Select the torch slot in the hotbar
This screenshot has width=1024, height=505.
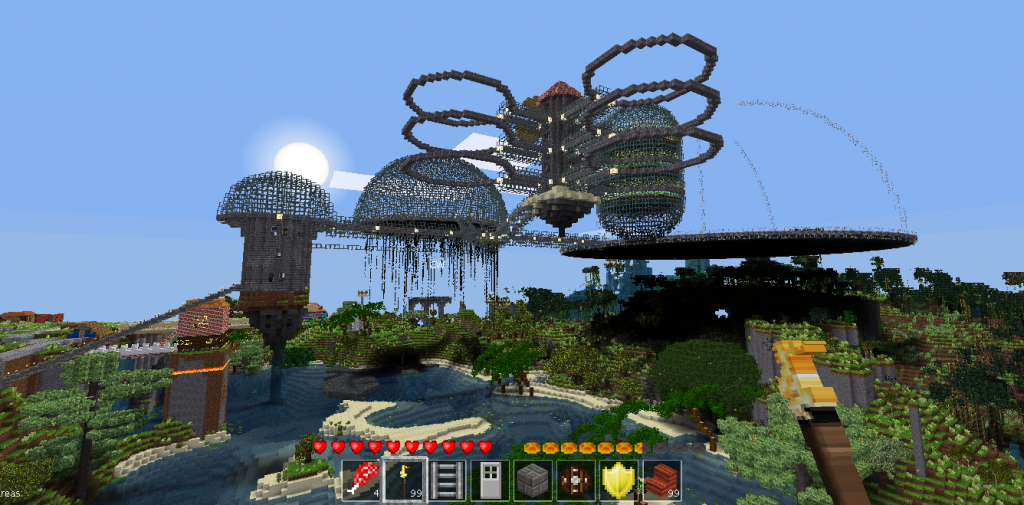pyautogui.click(x=405, y=480)
